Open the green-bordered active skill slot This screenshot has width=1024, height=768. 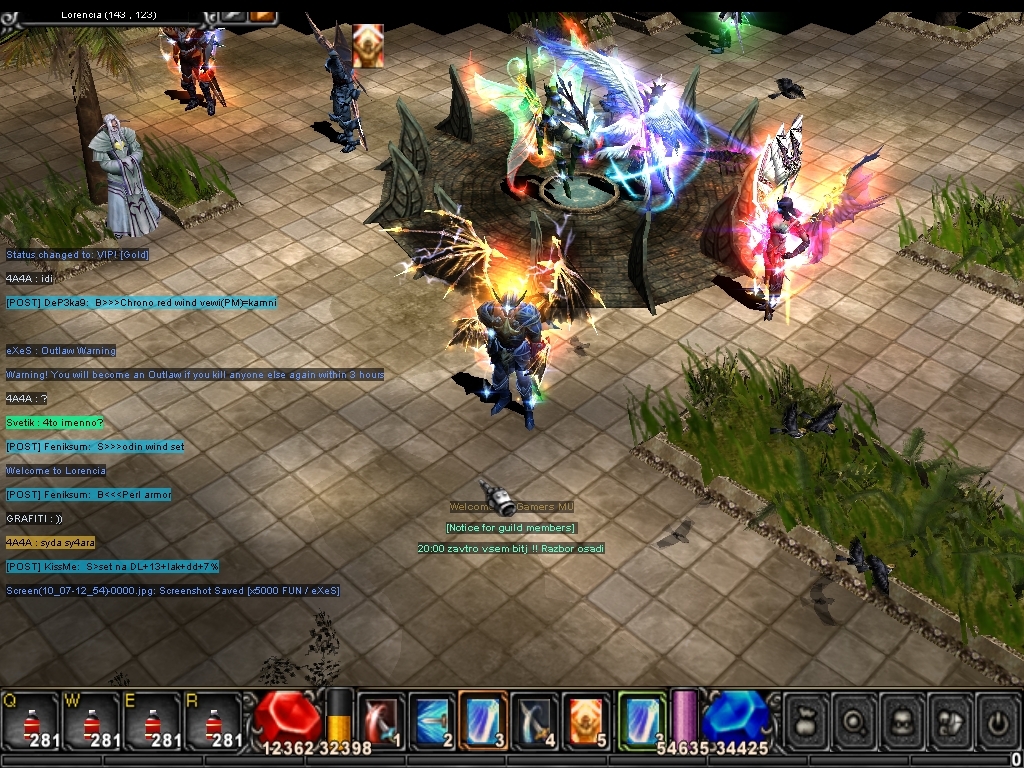click(641, 718)
